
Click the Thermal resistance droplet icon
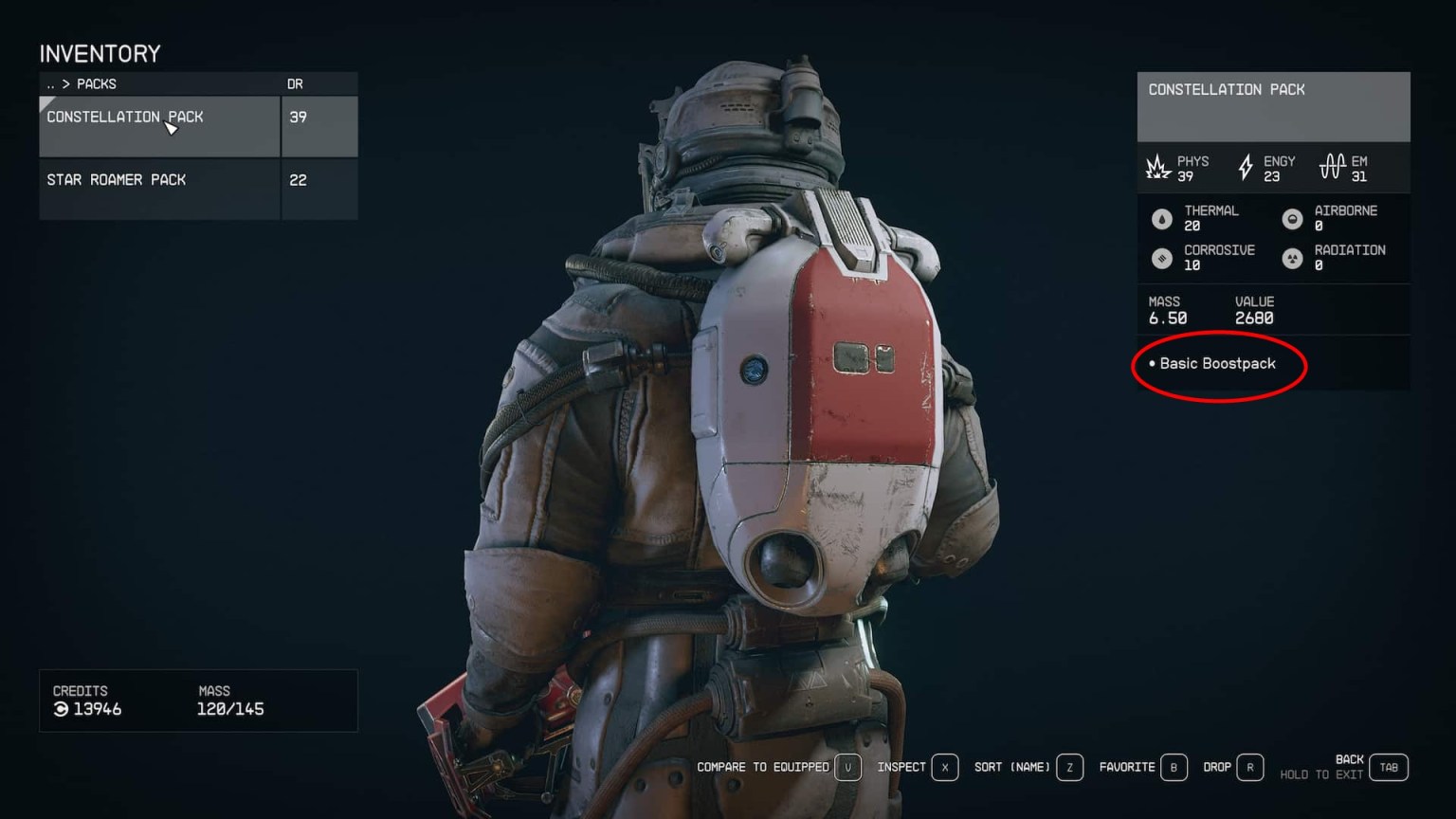(1162, 217)
